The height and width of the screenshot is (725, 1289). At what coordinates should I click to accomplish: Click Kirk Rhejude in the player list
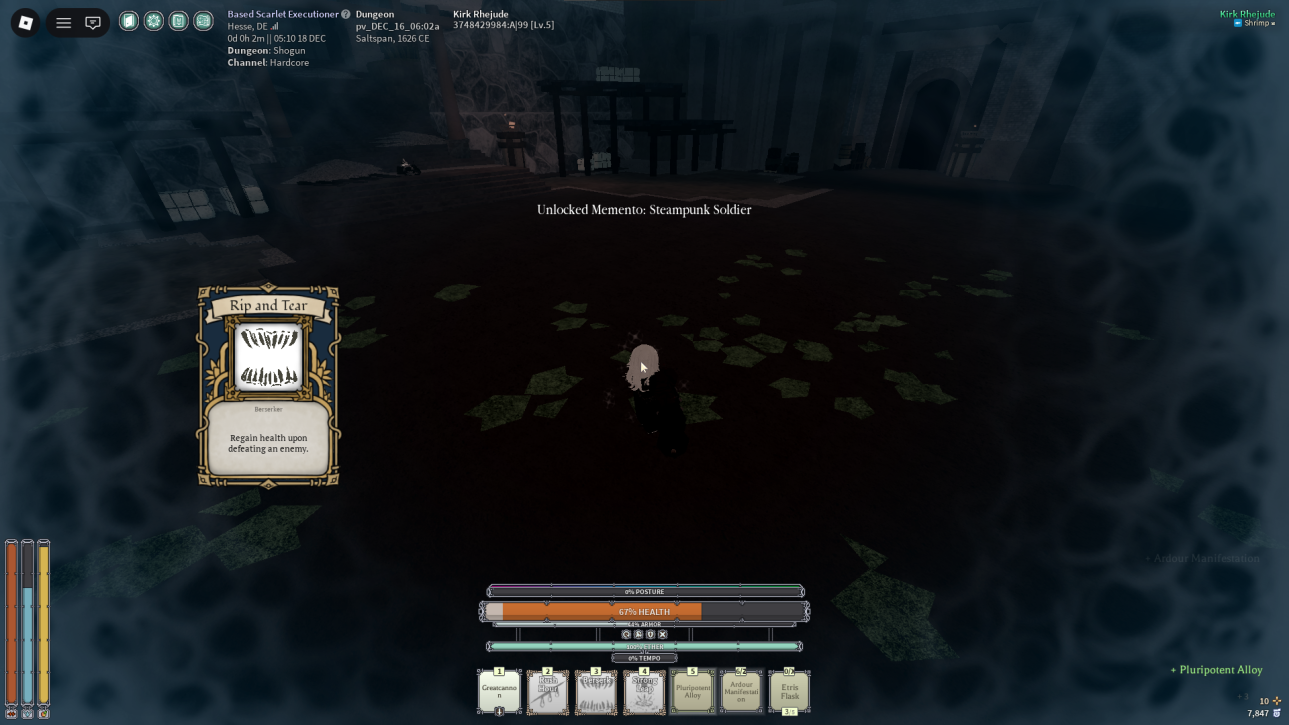[x=1246, y=14]
